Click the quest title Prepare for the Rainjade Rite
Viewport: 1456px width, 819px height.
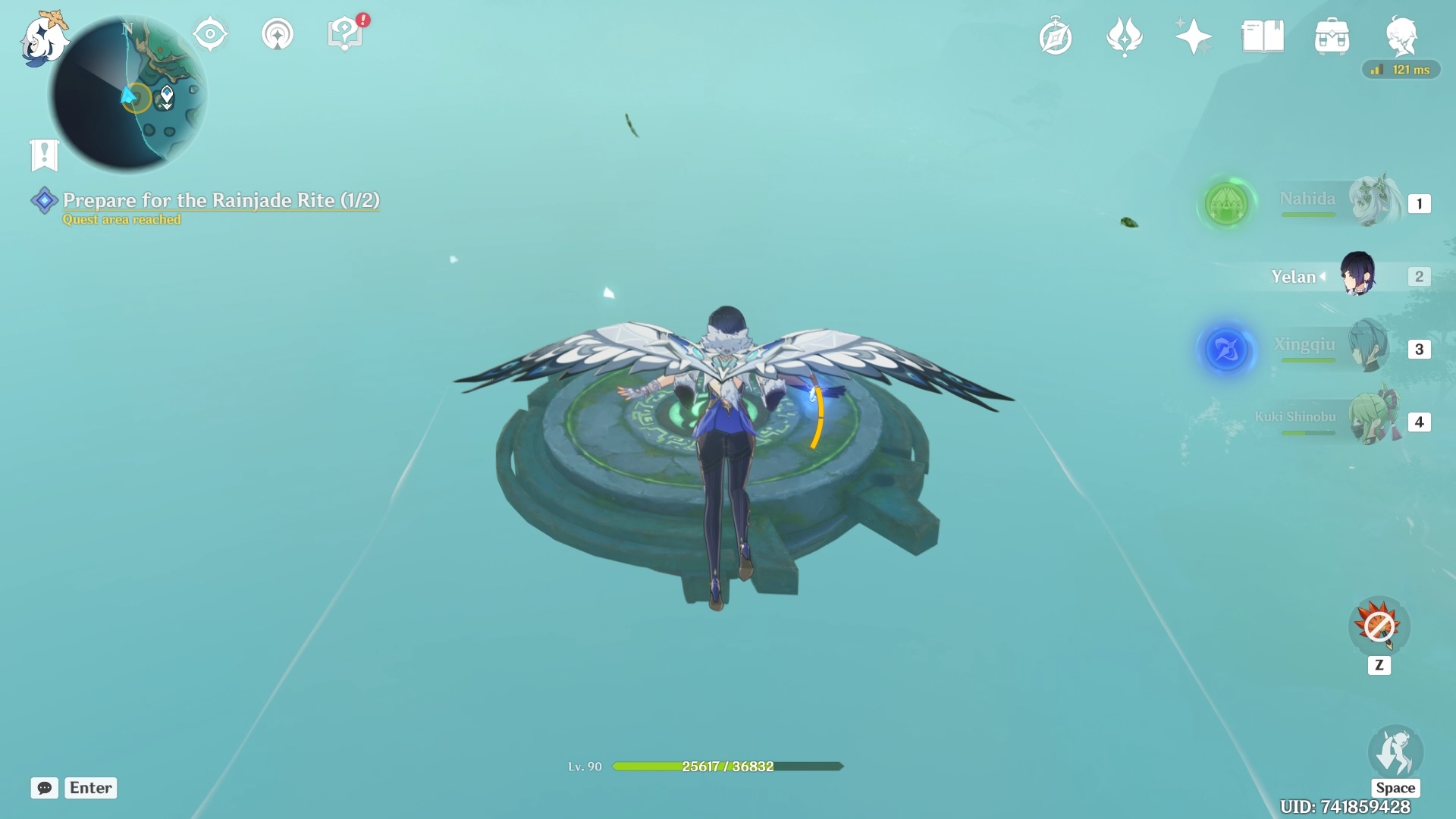(x=220, y=201)
